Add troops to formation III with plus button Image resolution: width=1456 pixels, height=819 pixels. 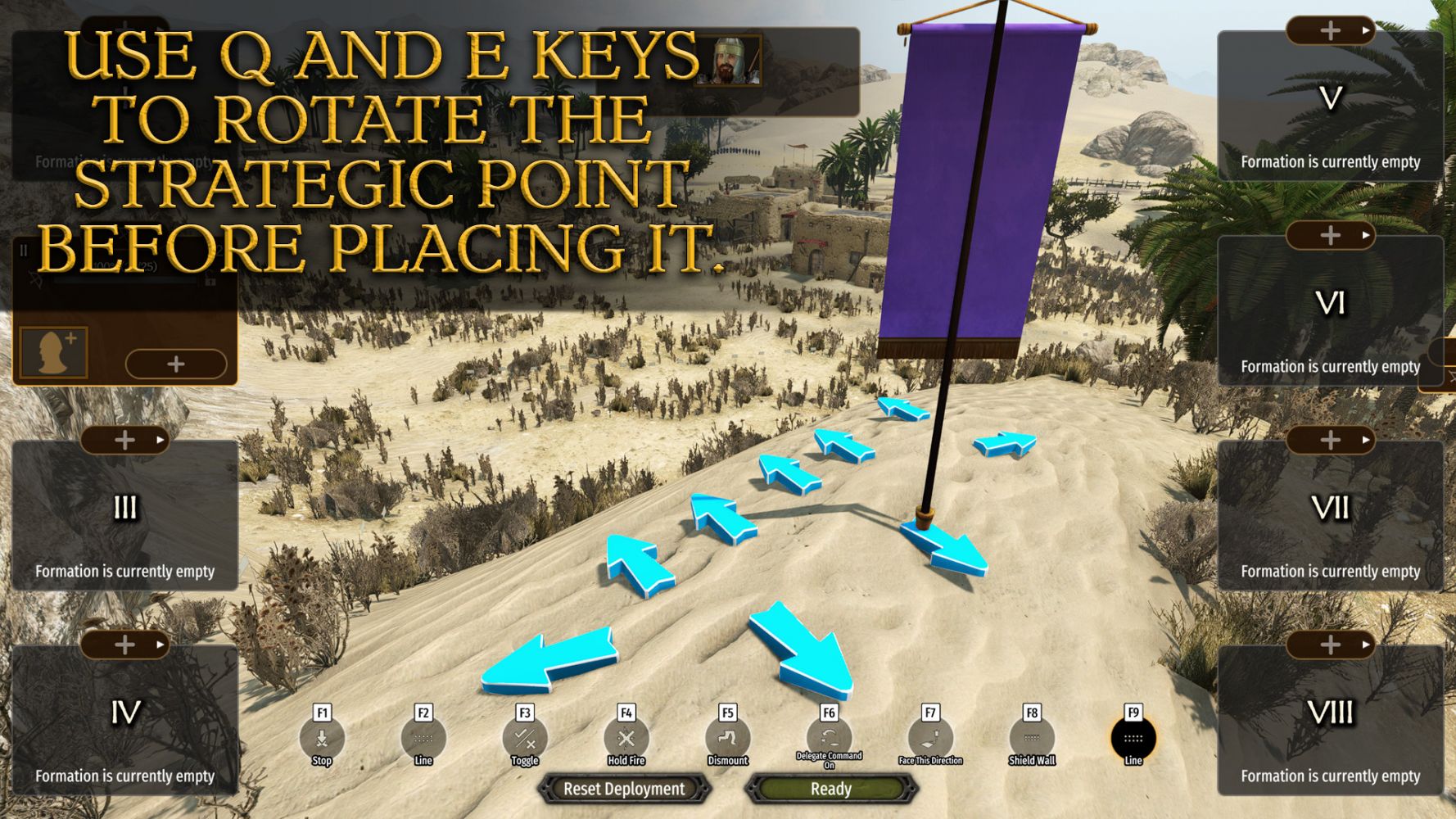pyautogui.click(x=124, y=441)
